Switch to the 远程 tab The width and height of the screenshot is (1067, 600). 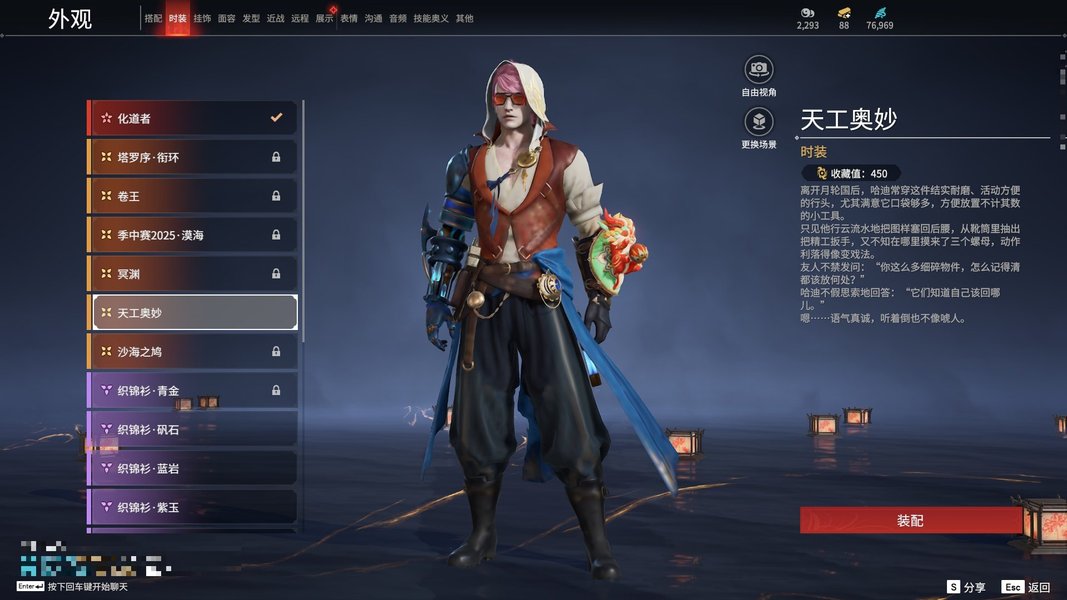[x=300, y=19]
